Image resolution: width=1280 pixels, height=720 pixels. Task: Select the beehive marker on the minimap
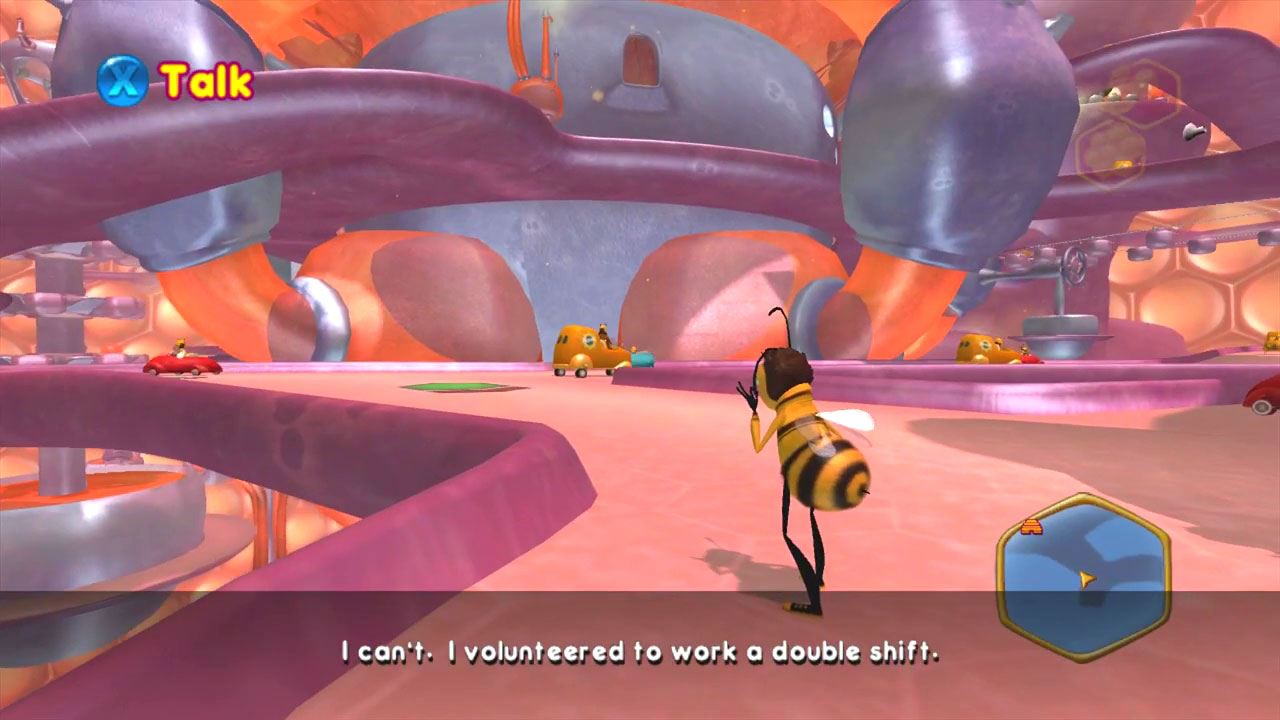(1033, 527)
